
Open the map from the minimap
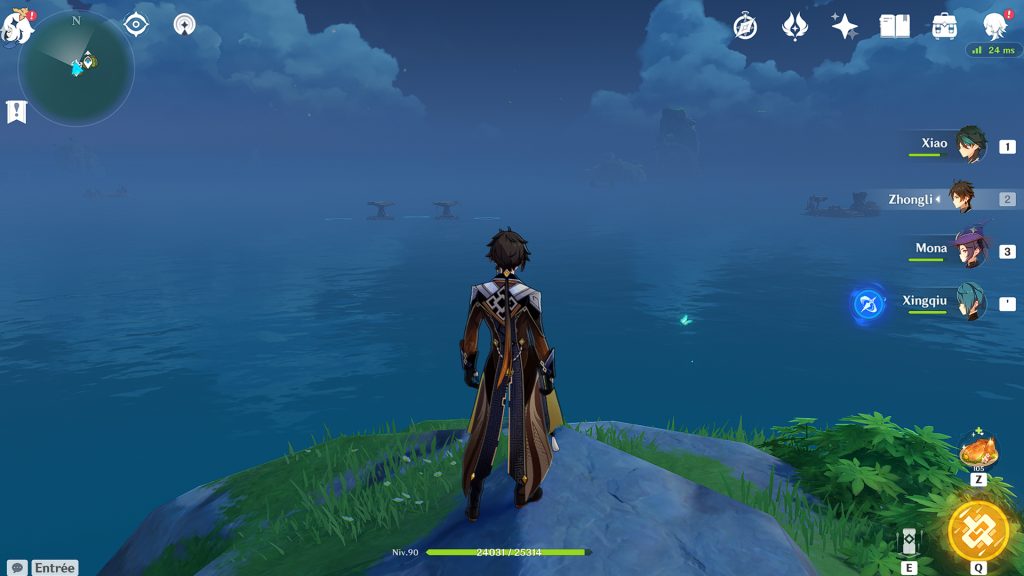[76, 67]
